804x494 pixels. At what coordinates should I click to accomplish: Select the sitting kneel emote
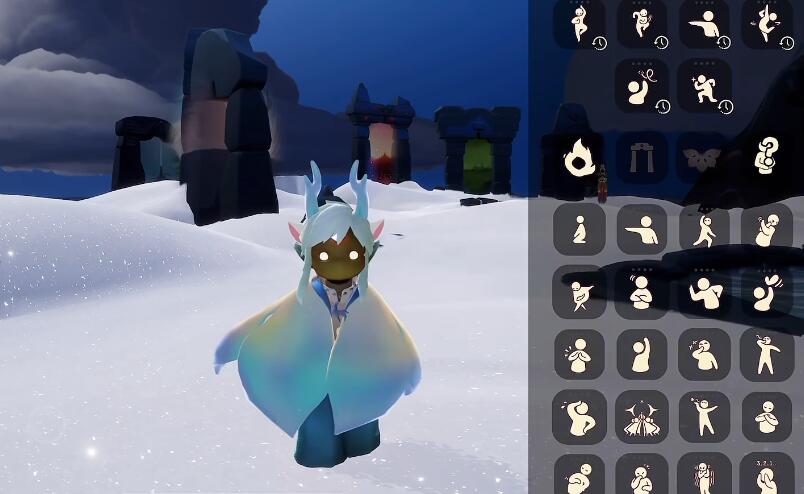point(579,230)
